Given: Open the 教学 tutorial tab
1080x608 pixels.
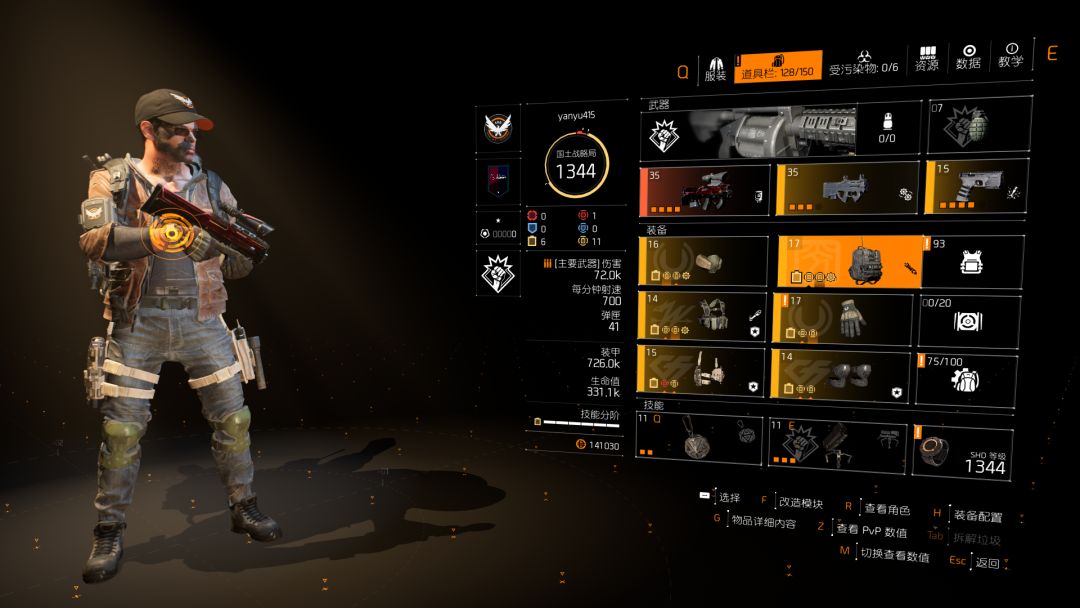Looking at the screenshot, I should (x=1010, y=56).
